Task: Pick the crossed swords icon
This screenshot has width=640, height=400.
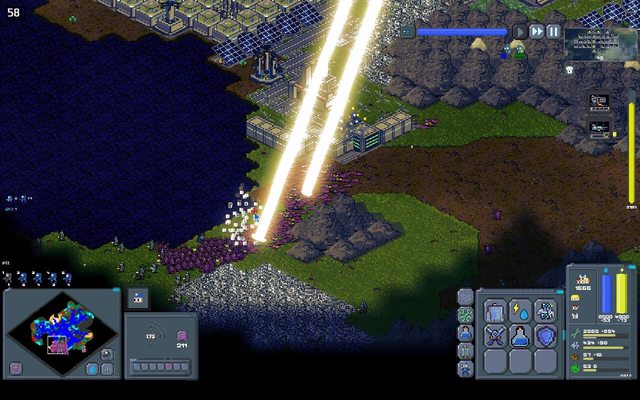Action: [496, 337]
